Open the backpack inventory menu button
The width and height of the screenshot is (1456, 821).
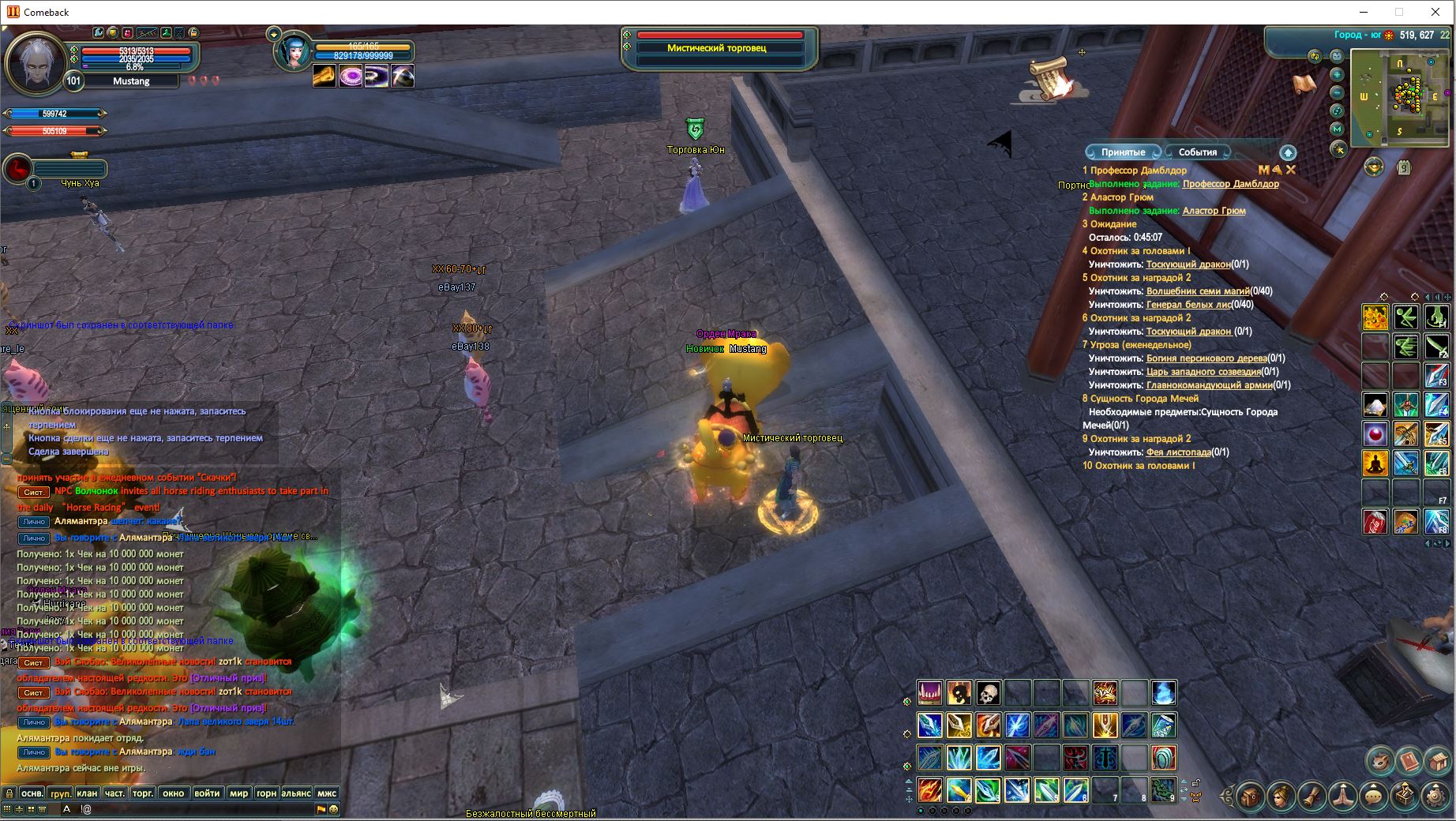pyautogui.click(x=1251, y=797)
